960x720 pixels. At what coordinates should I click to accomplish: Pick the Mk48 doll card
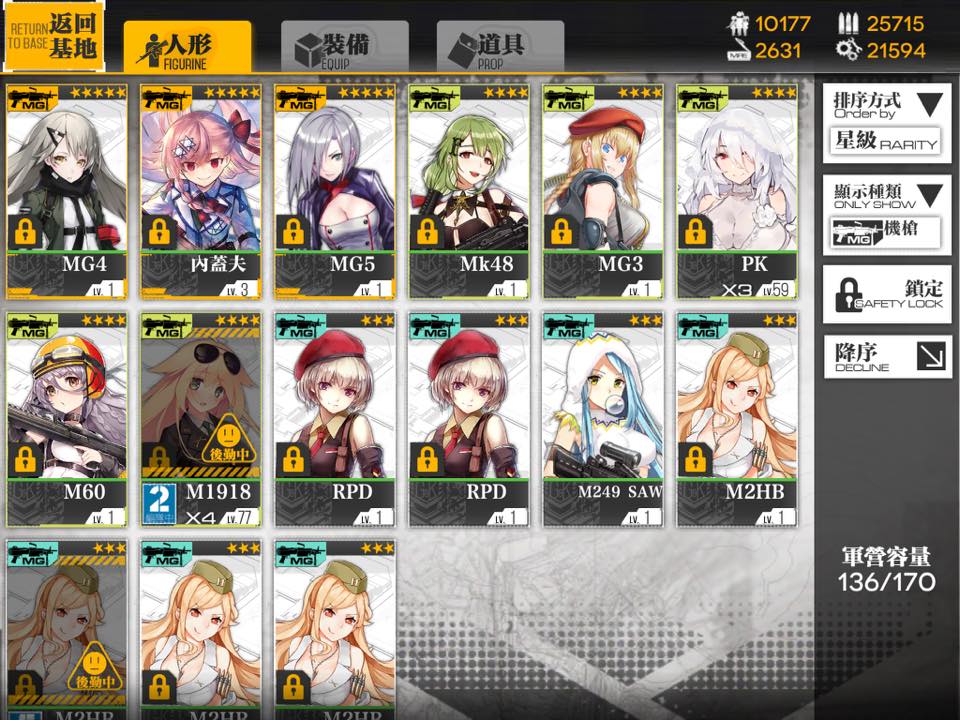(469, 190)
